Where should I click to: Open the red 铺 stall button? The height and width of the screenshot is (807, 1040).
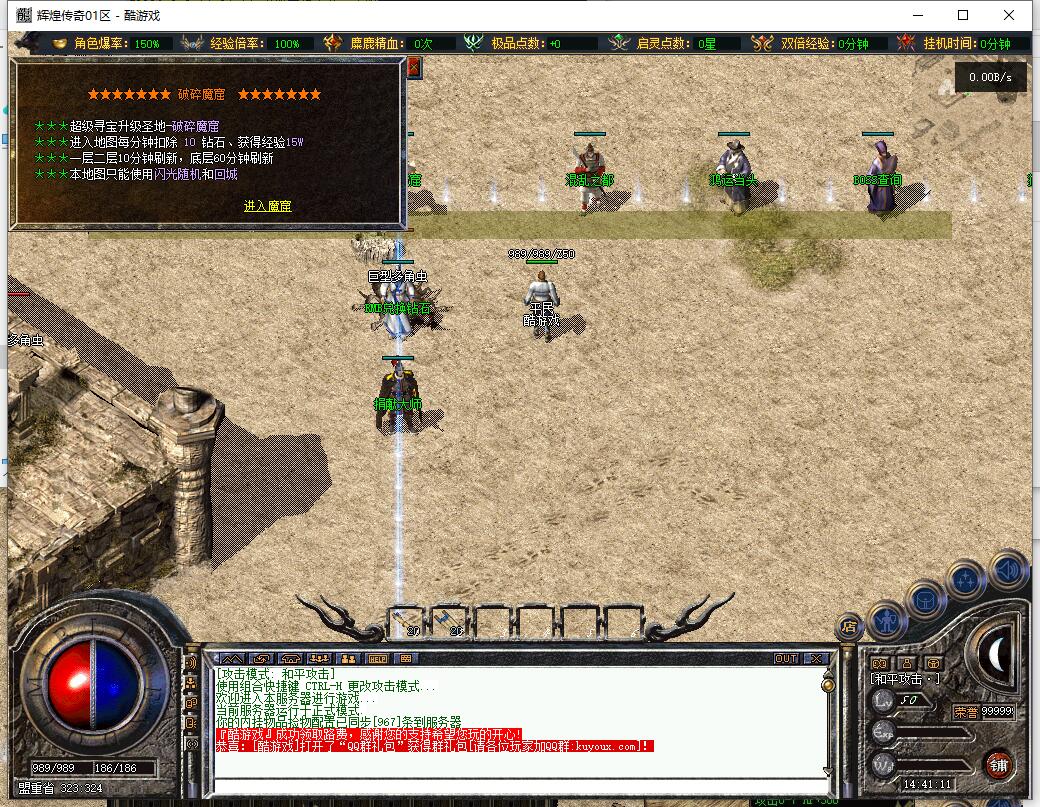pos(997,765)
